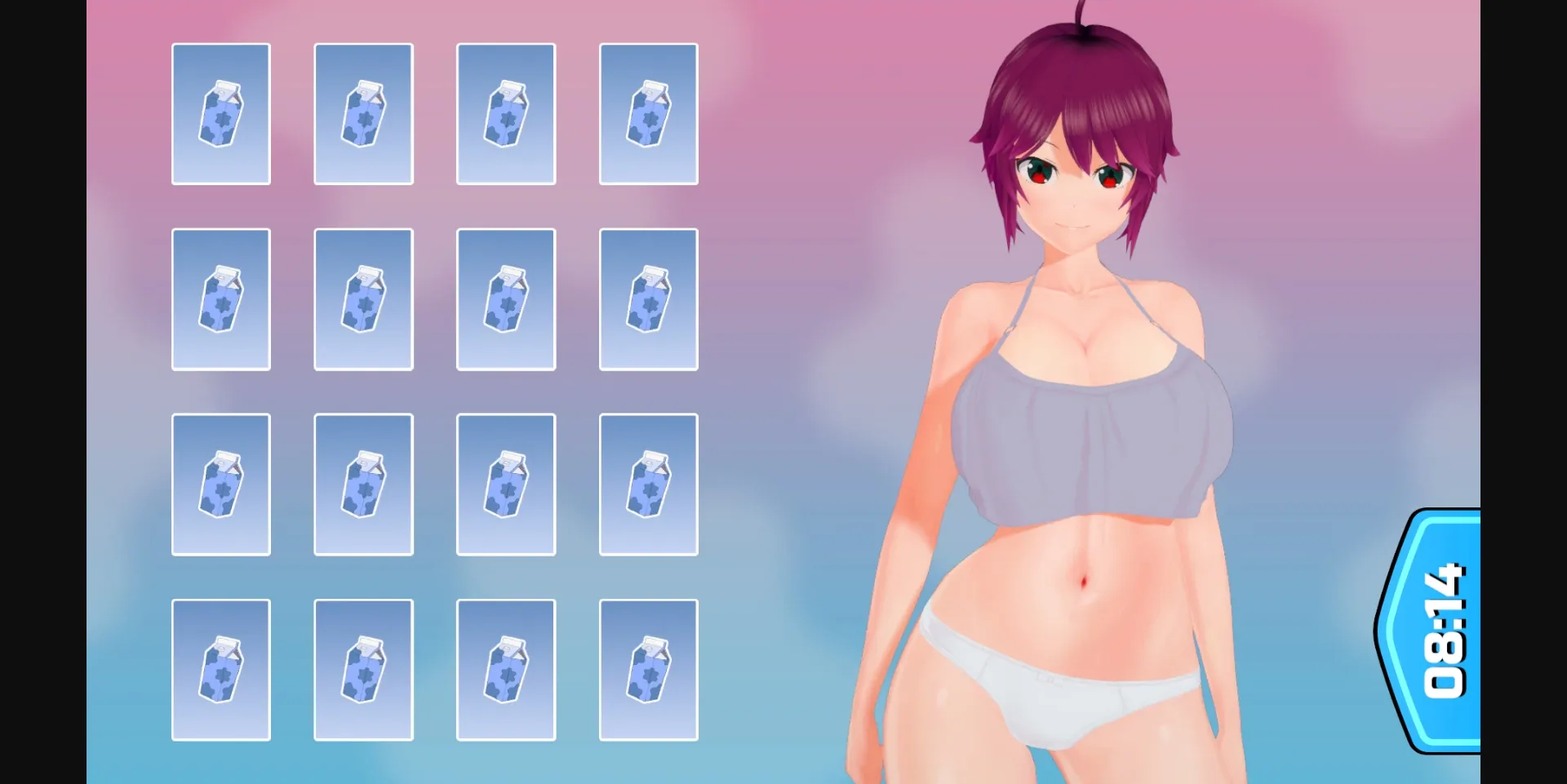Flip the milk carton card in row 1, column 3
This screenshot has width=1567, height=784.
pos(506,114)
